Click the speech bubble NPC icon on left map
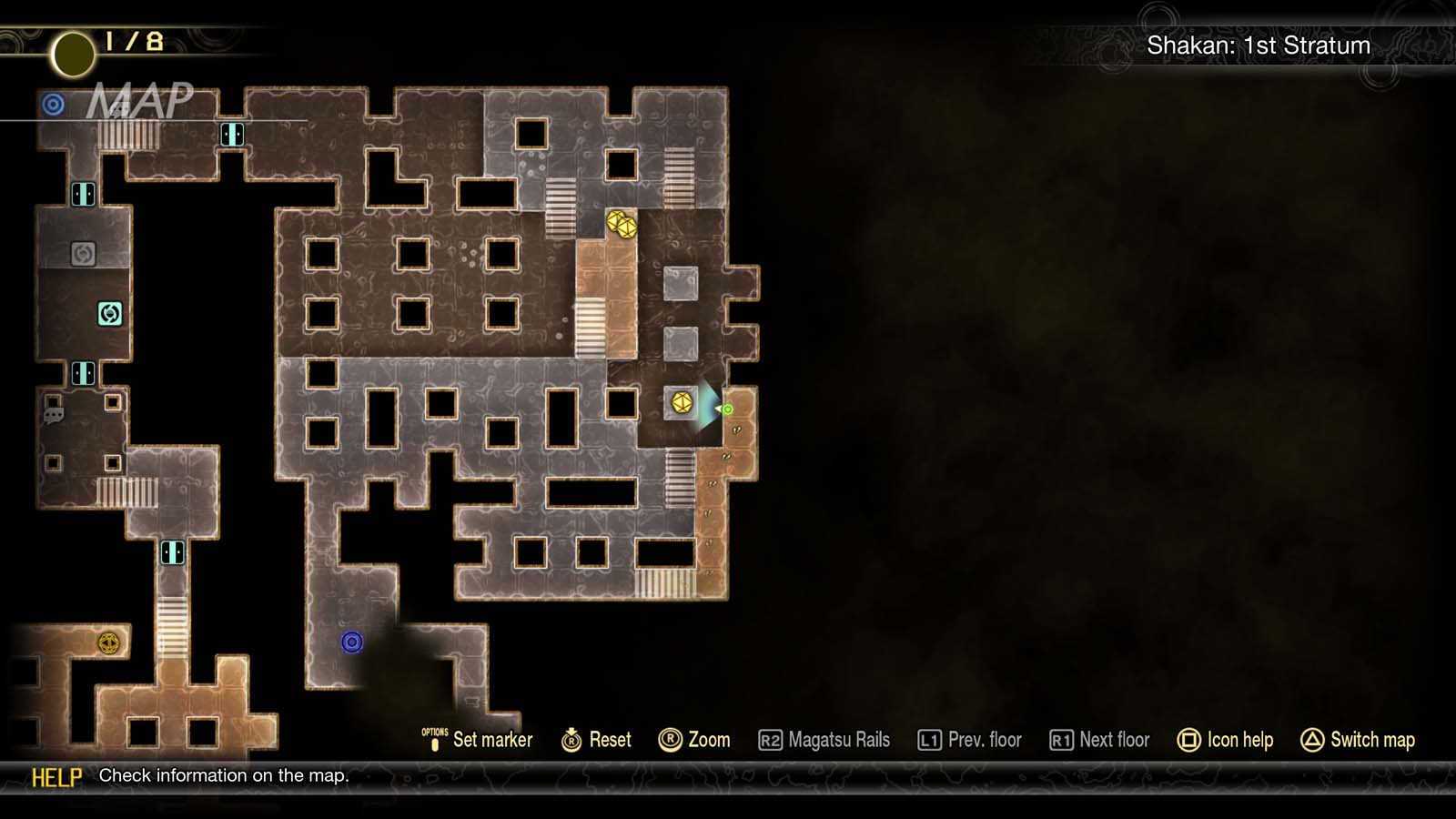Screen dimensions: 1456x819 tap(52, 414)
